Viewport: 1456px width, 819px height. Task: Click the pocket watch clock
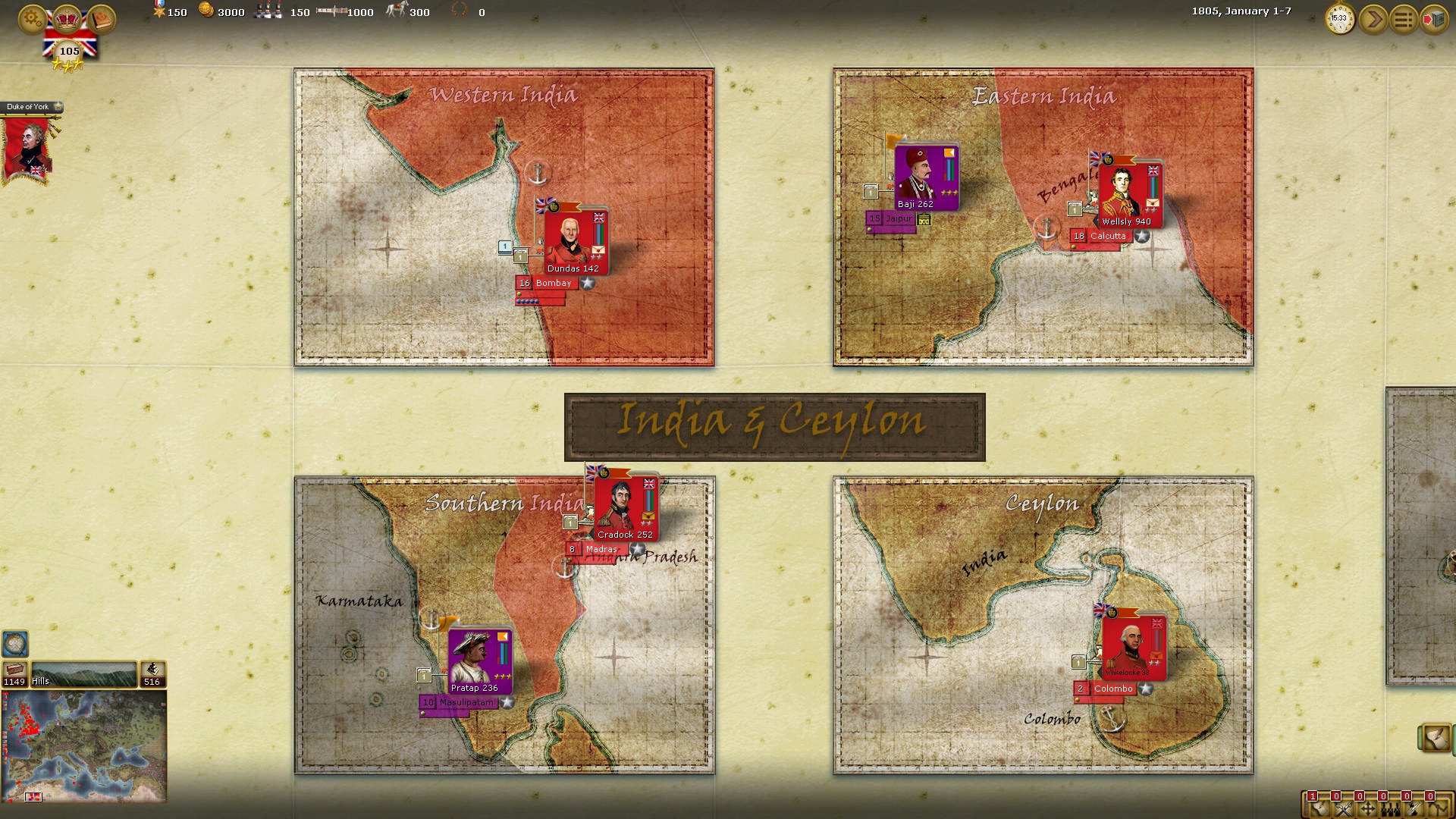click(1340, 19)
